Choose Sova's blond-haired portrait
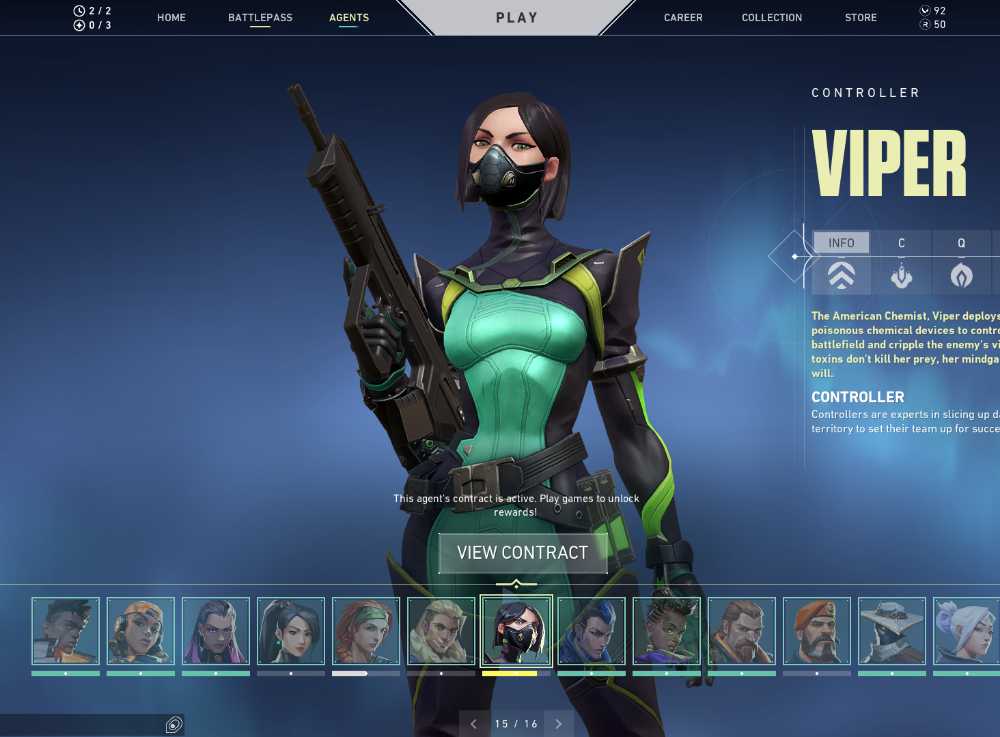 click(x=441, y=631)
